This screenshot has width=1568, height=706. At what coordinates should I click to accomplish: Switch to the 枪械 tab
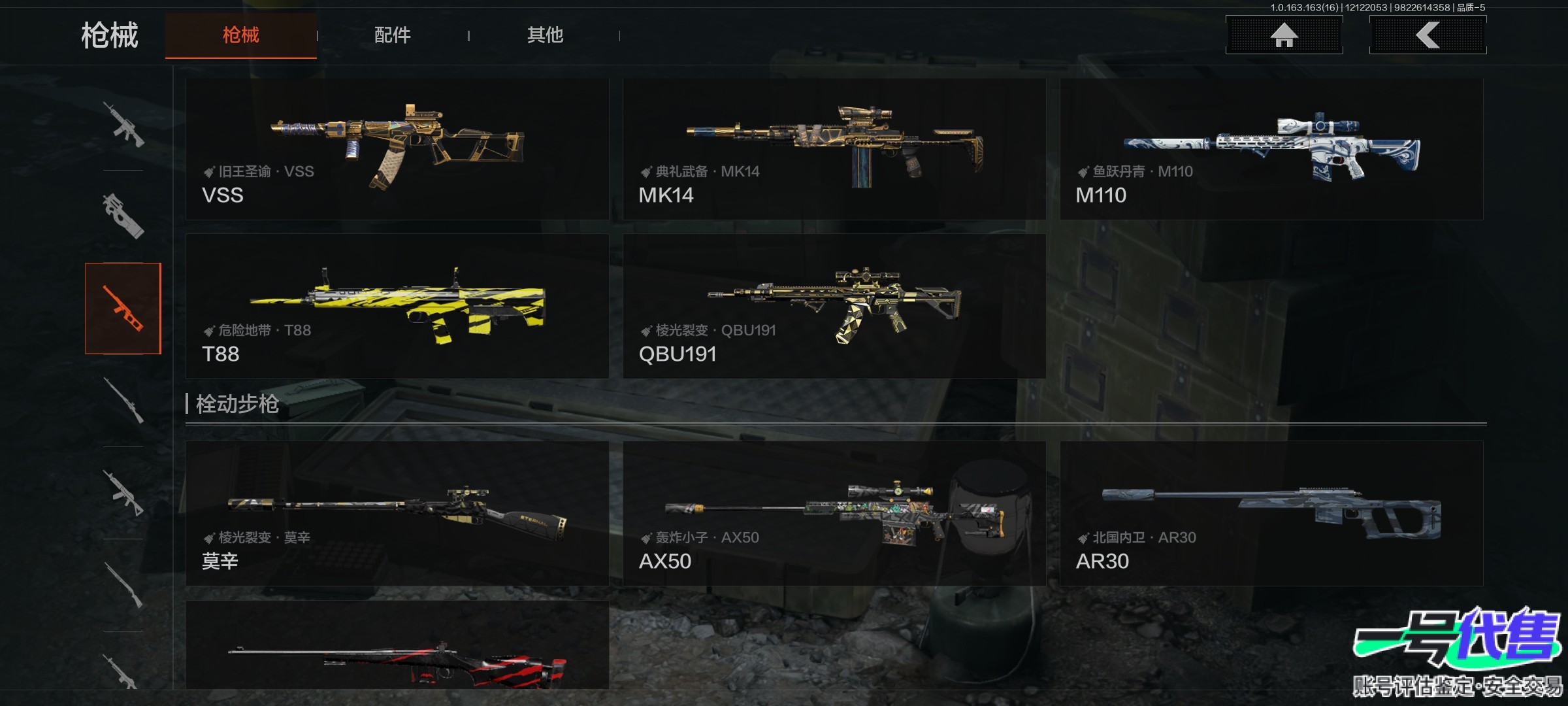(240, 35)
